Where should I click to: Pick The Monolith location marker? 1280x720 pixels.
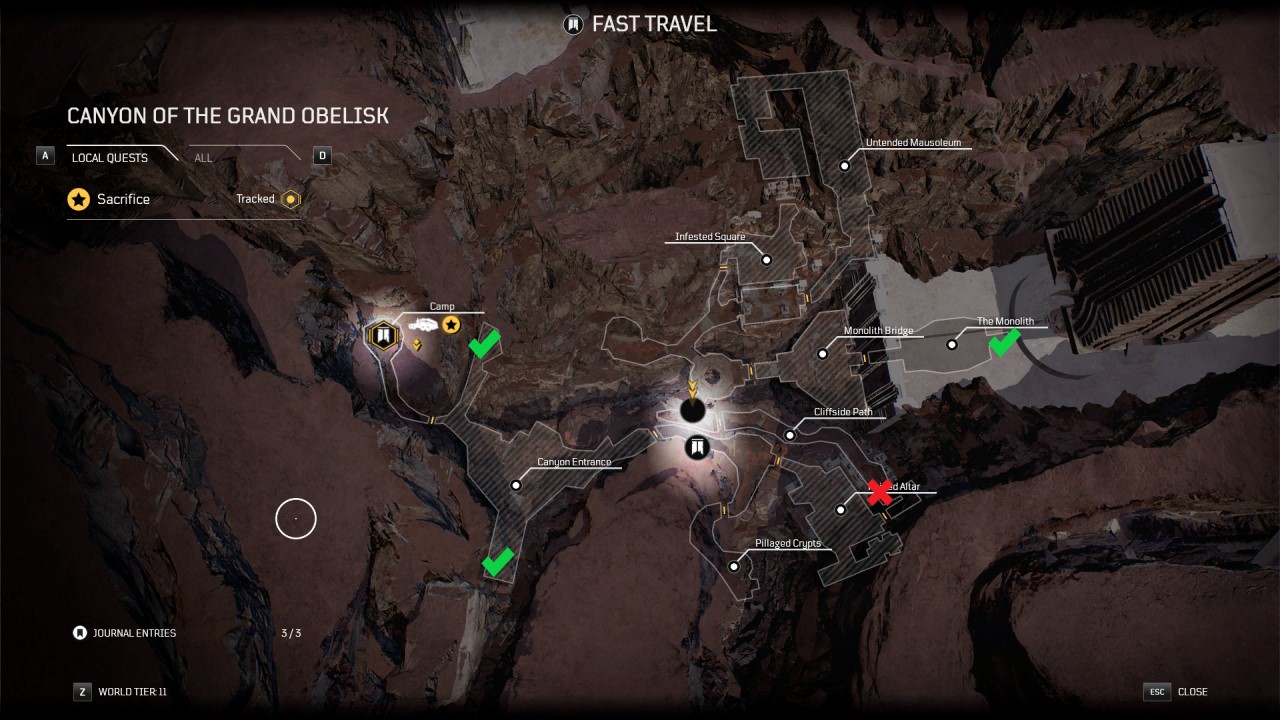pyautogui.click(x=952, y=344)
